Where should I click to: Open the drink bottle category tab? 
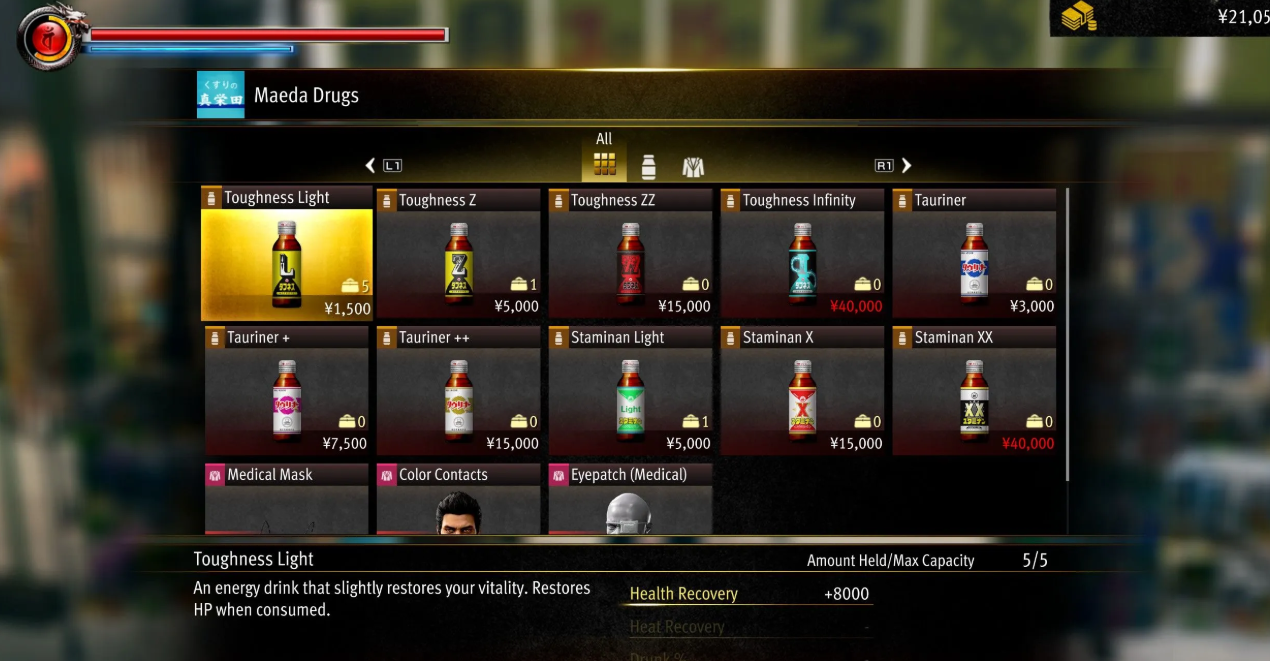(x=648, y=166)
